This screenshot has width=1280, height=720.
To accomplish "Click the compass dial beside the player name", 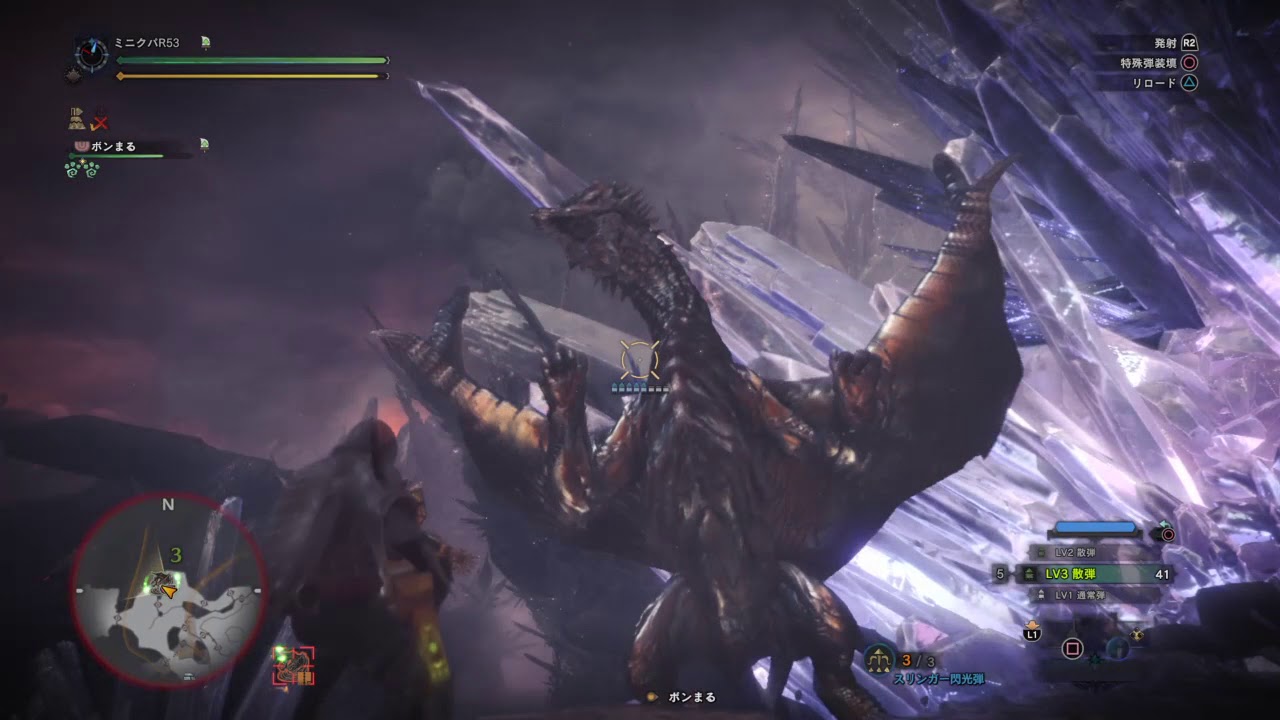I will (x=90, y=53).
